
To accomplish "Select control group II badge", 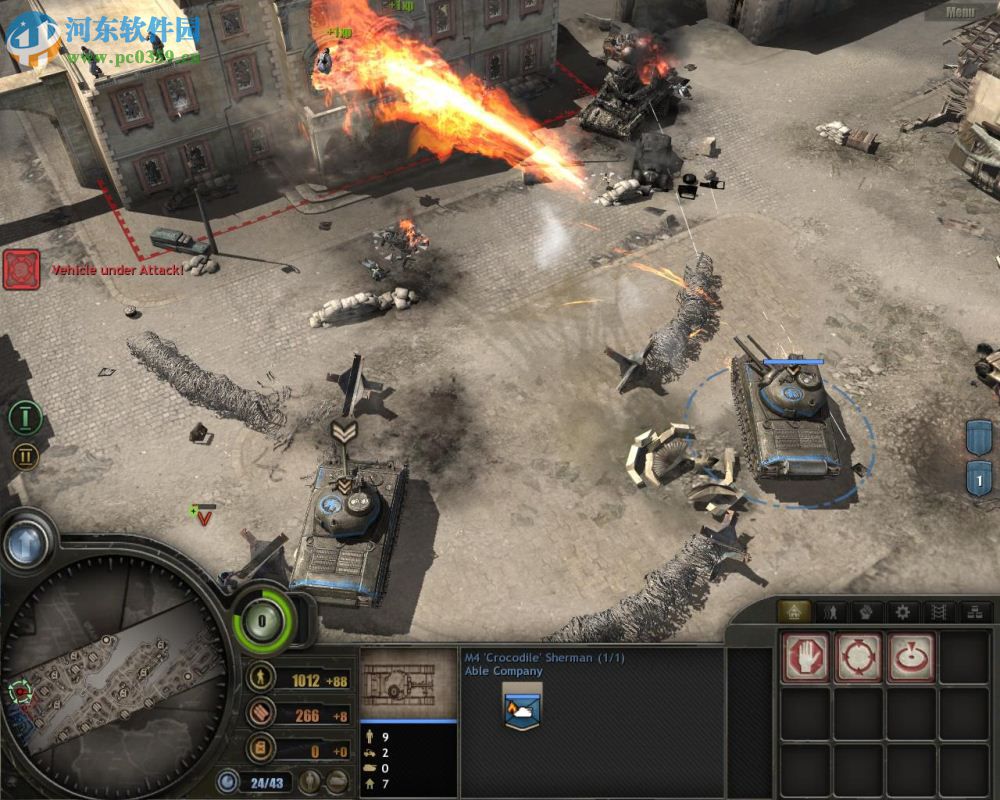I will (x=25, y=457).
